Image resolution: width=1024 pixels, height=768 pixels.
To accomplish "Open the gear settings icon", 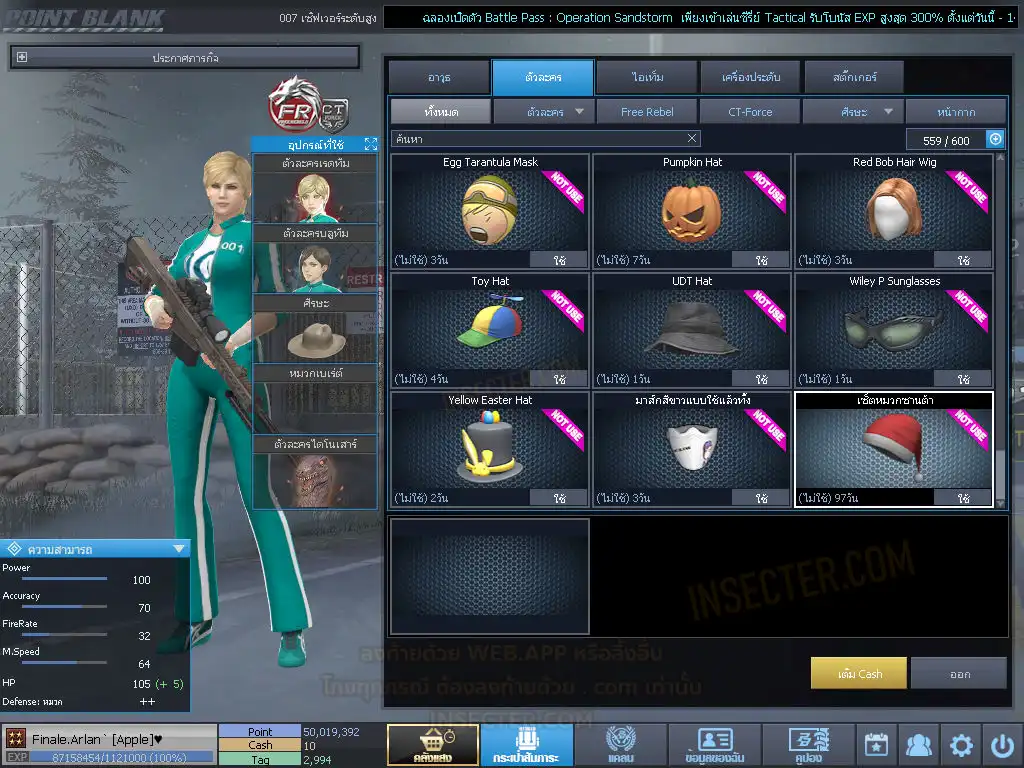I will (x=961, y=745).
